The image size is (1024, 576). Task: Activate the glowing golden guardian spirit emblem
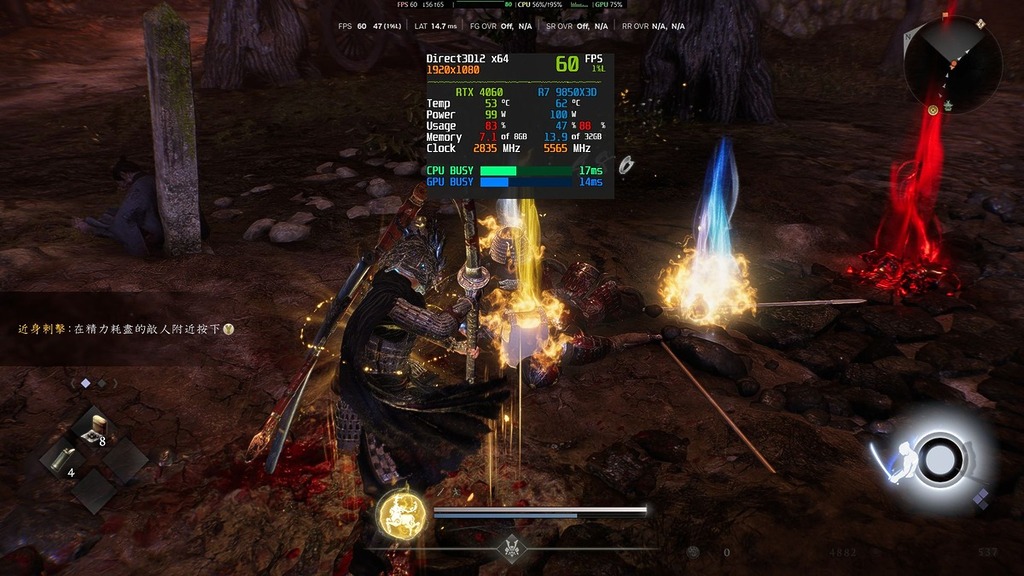pos(402,514)
